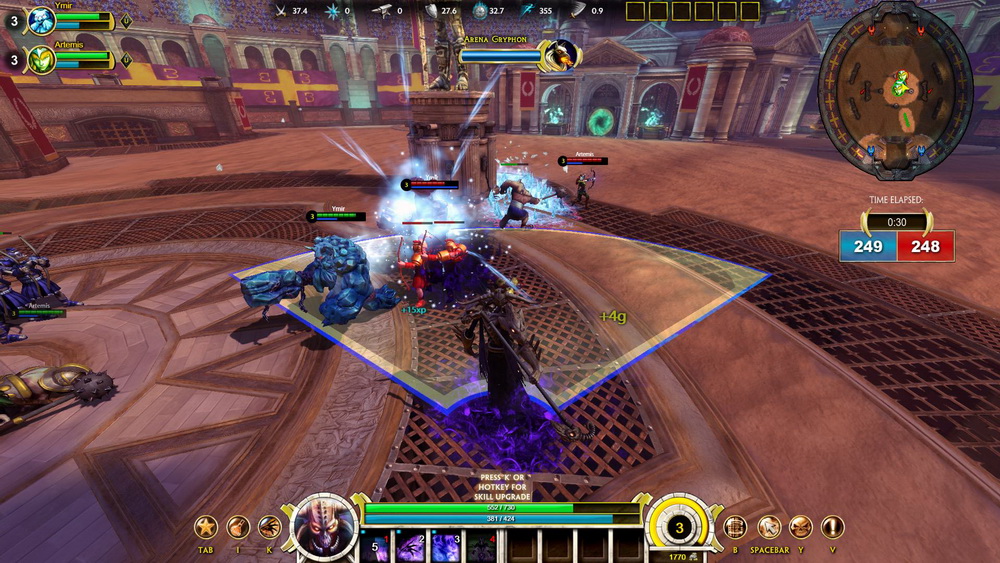Select Artemis's teammate portrait
Image resolution: width=1000 pixels, height=563 pixels.
(x=42, y=60)
